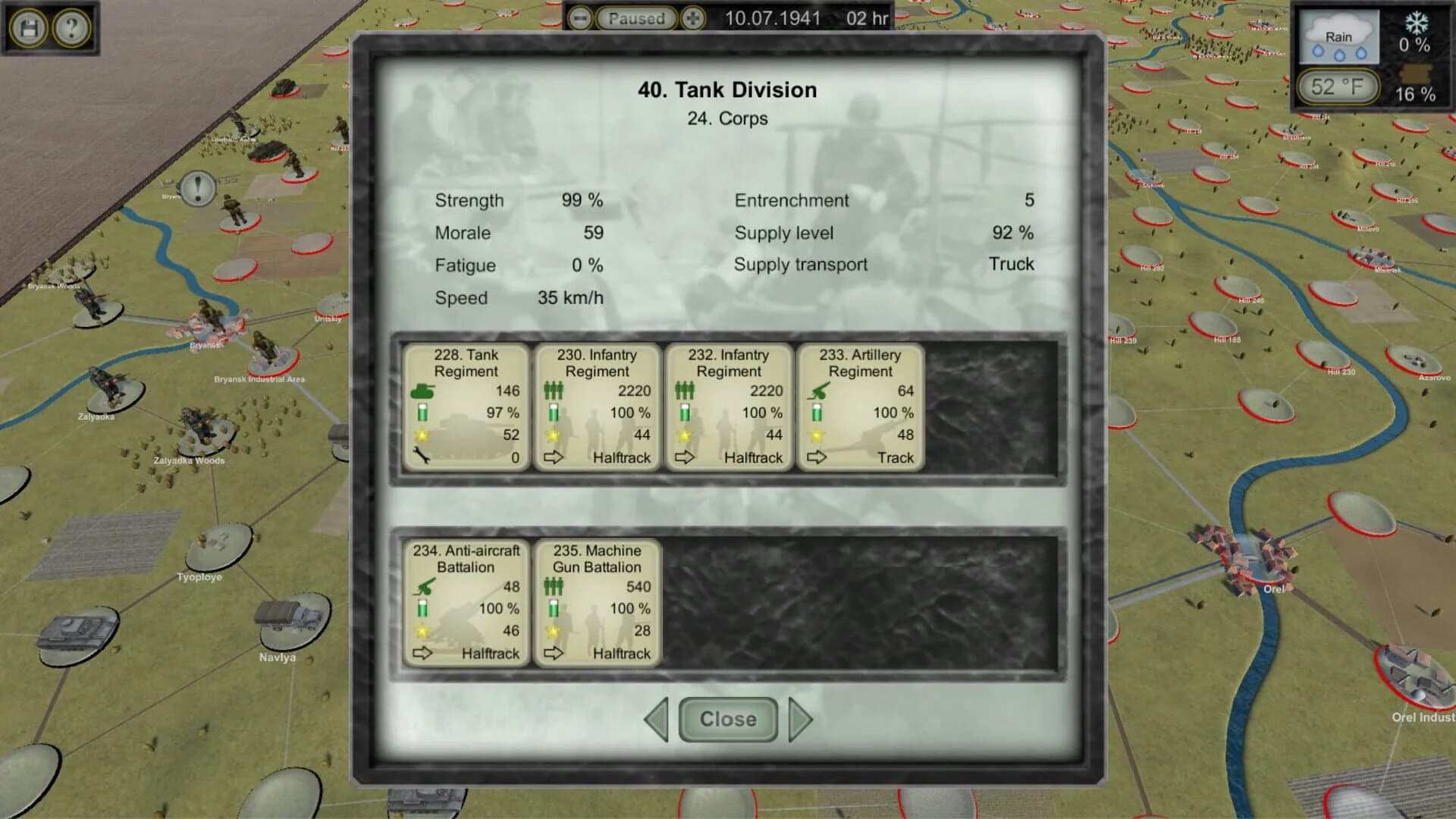
Task: Click the supply bar icon on 230. Infantry Regiment
Action: [553, 413]
